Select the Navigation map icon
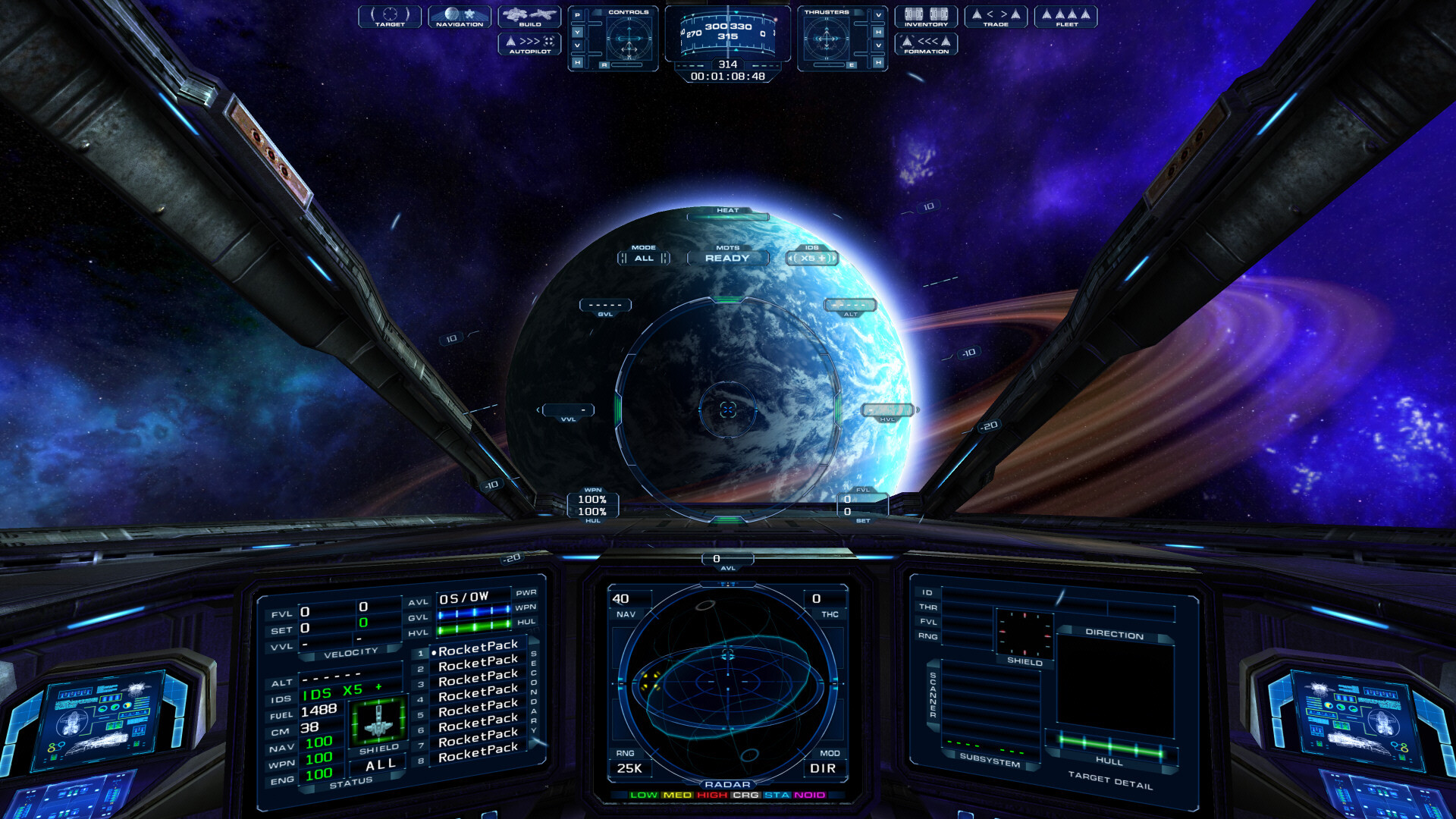Image resolution: width=1456 pixels, height=819 pixels. point(458,17)
